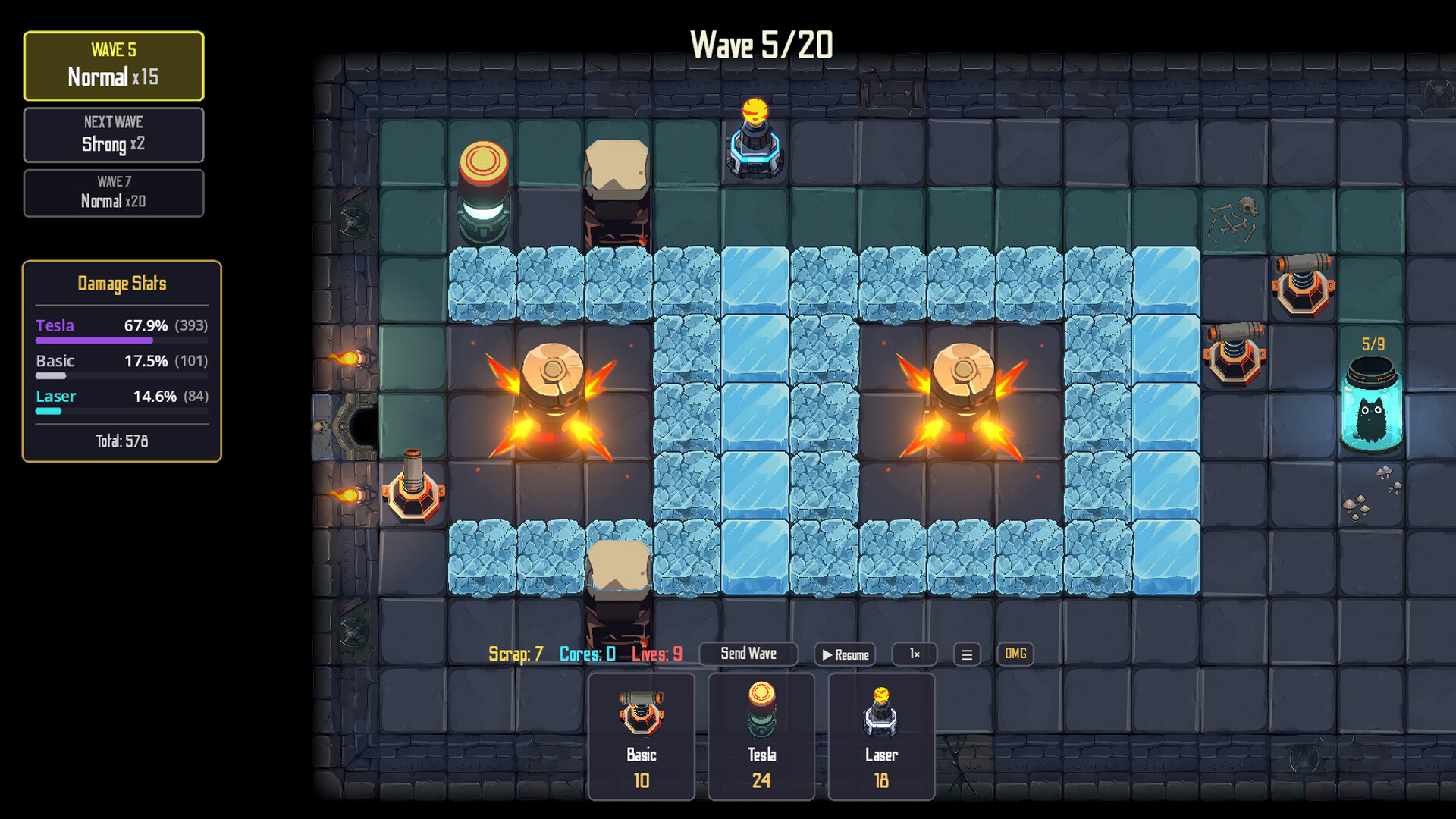This screenshot has height=819, width=1456.
Task: Collapse the Damage Stats panel
Action: coord(121,284)
